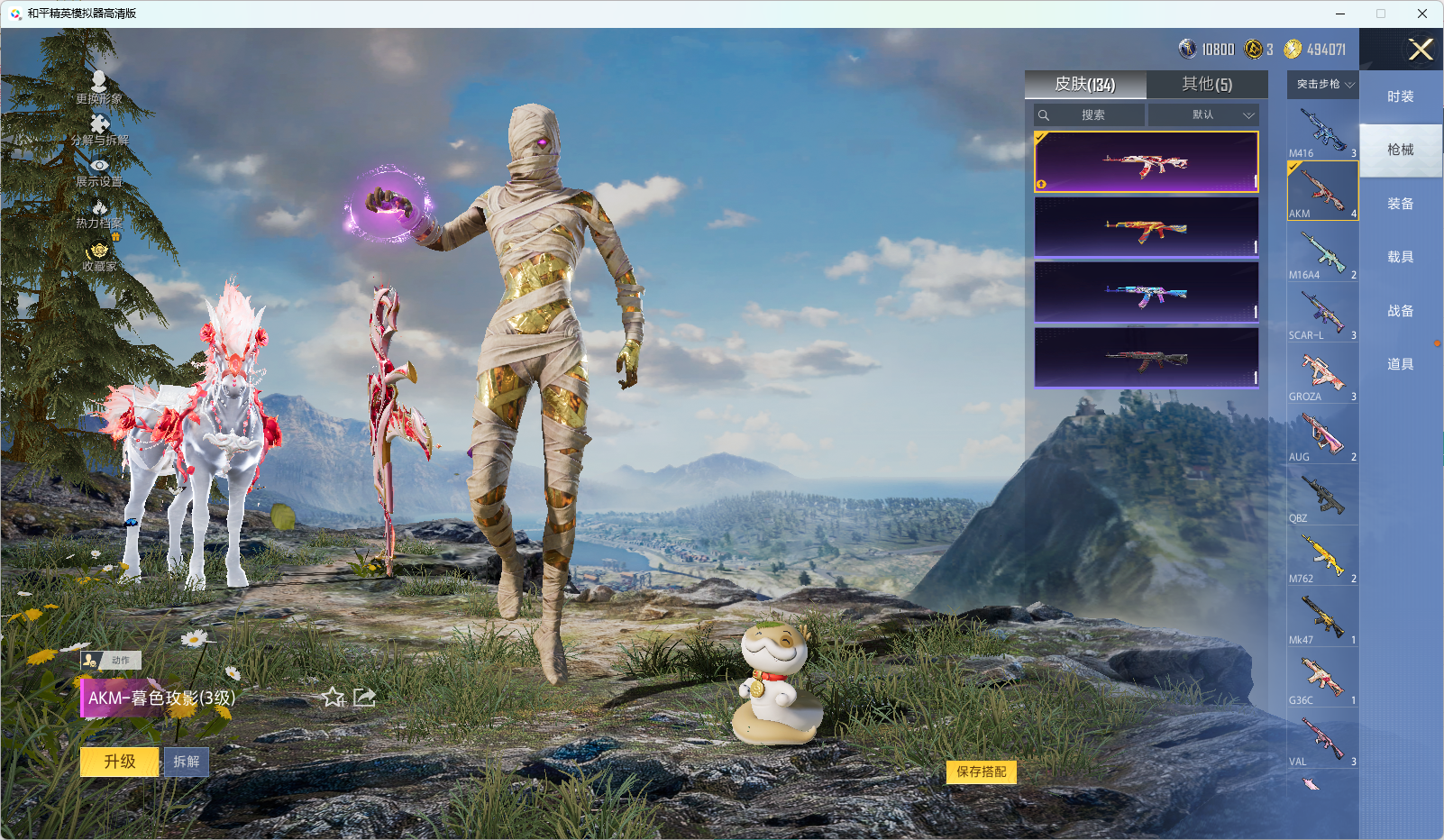Click the yellow 升级 upgrade button
Viewport: 1444px width, 840px height.
119,762
